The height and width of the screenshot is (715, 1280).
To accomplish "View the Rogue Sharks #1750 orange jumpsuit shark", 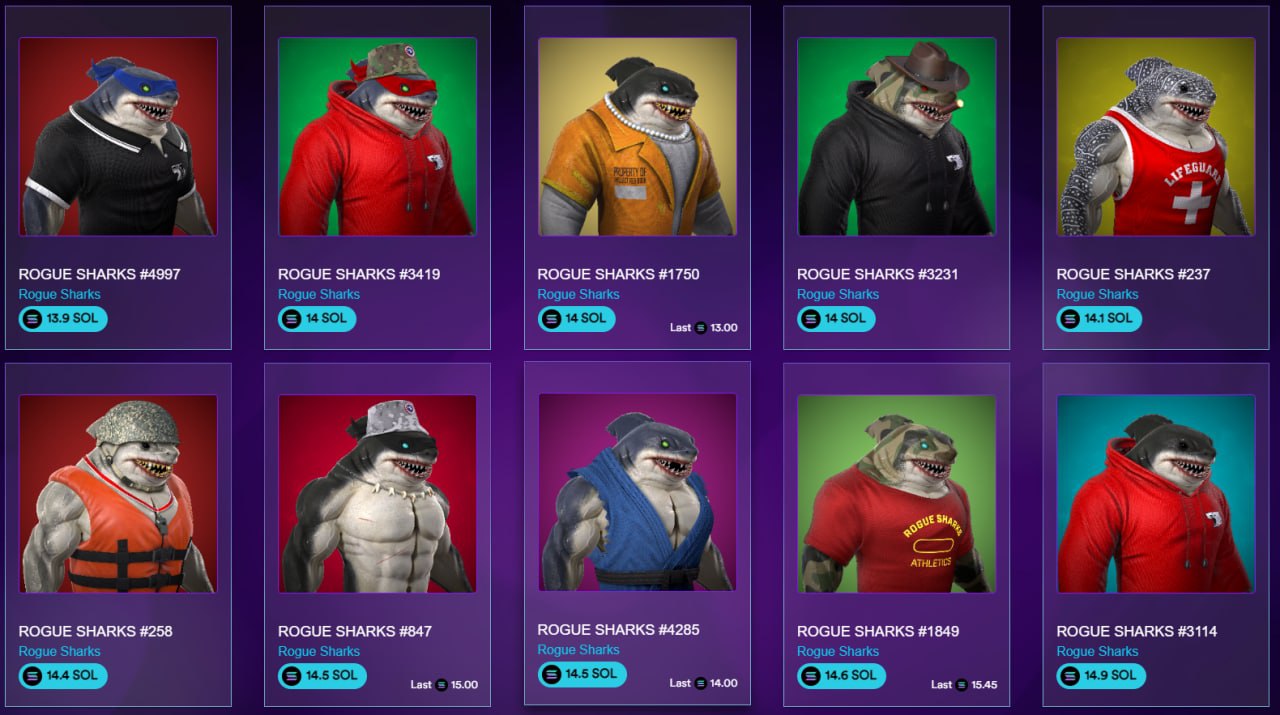I will 637,137.
